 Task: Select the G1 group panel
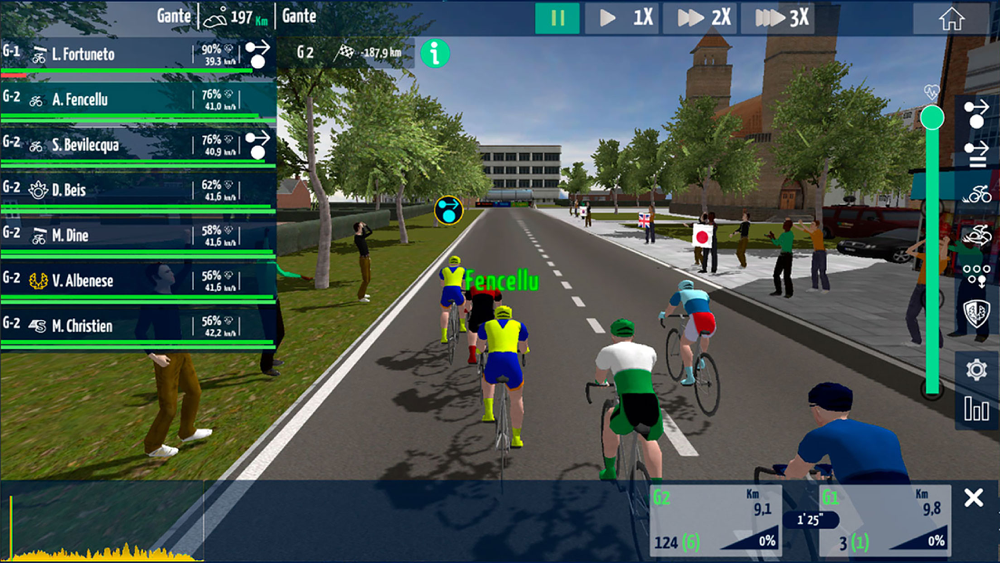[881, 520]
